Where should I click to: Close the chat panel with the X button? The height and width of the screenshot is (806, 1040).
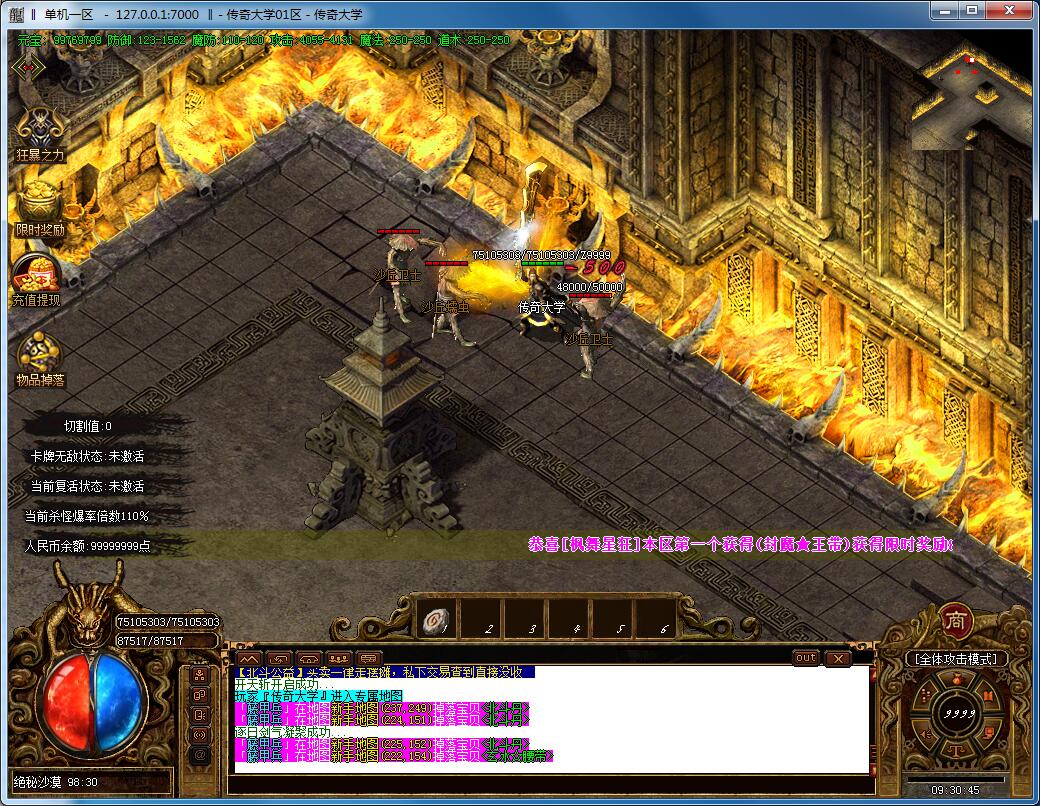(x=838, y=658)
